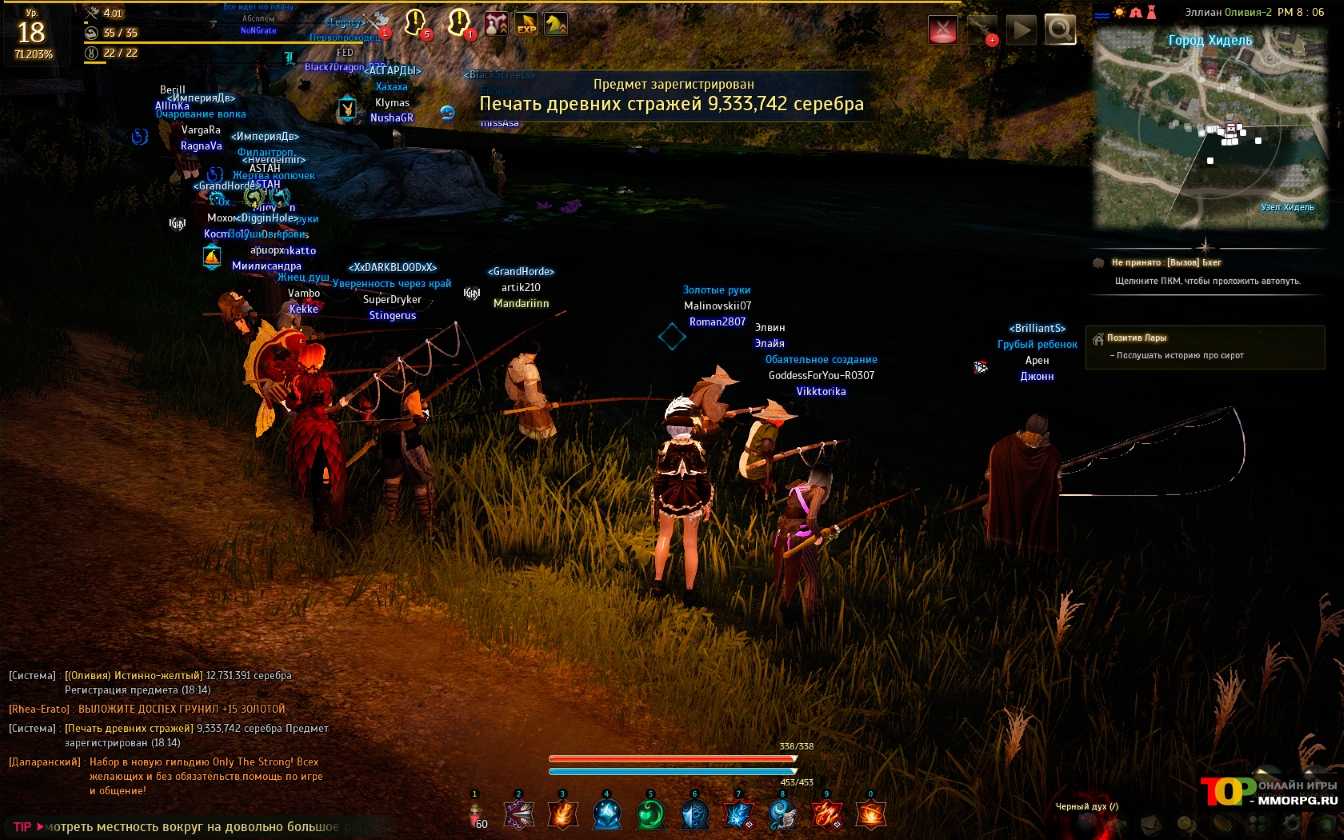Viewport: 1344px width, 840px height.
Task: Open the Hidel city minimap
Action: pos(1210,130)
